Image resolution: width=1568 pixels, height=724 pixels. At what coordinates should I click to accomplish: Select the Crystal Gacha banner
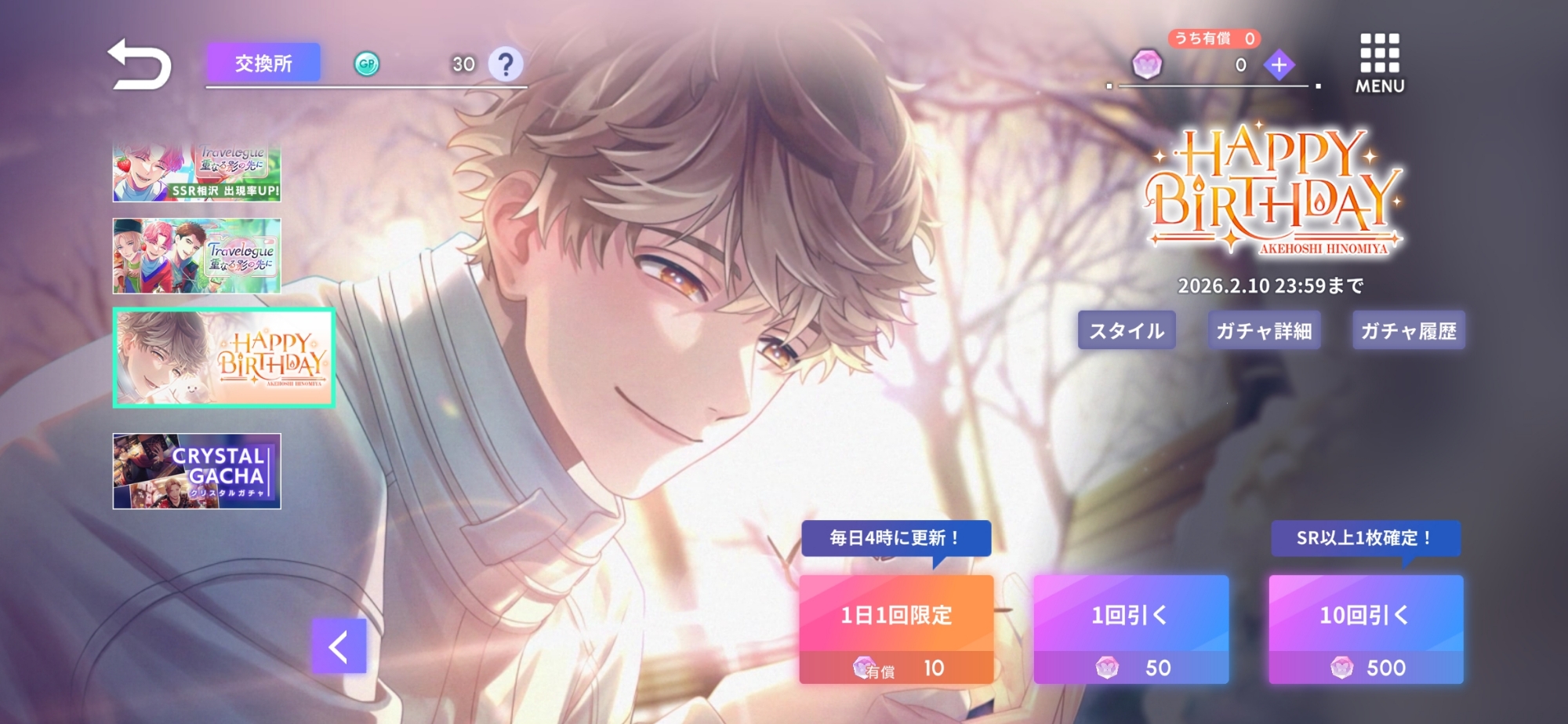tap(197, 471)
